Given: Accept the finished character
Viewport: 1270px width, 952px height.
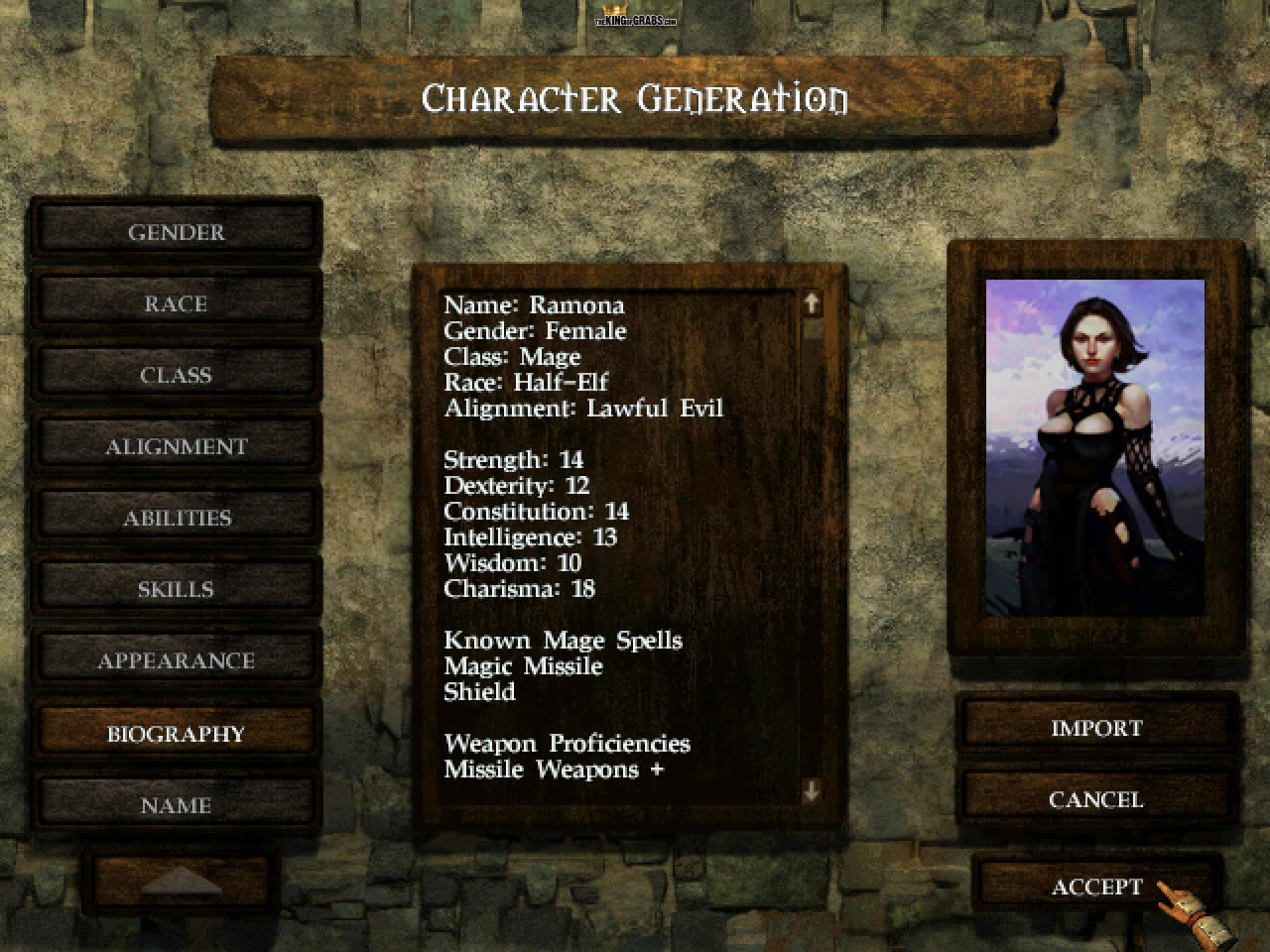Looking at the screenshot, I should [x=1096, y=887].
